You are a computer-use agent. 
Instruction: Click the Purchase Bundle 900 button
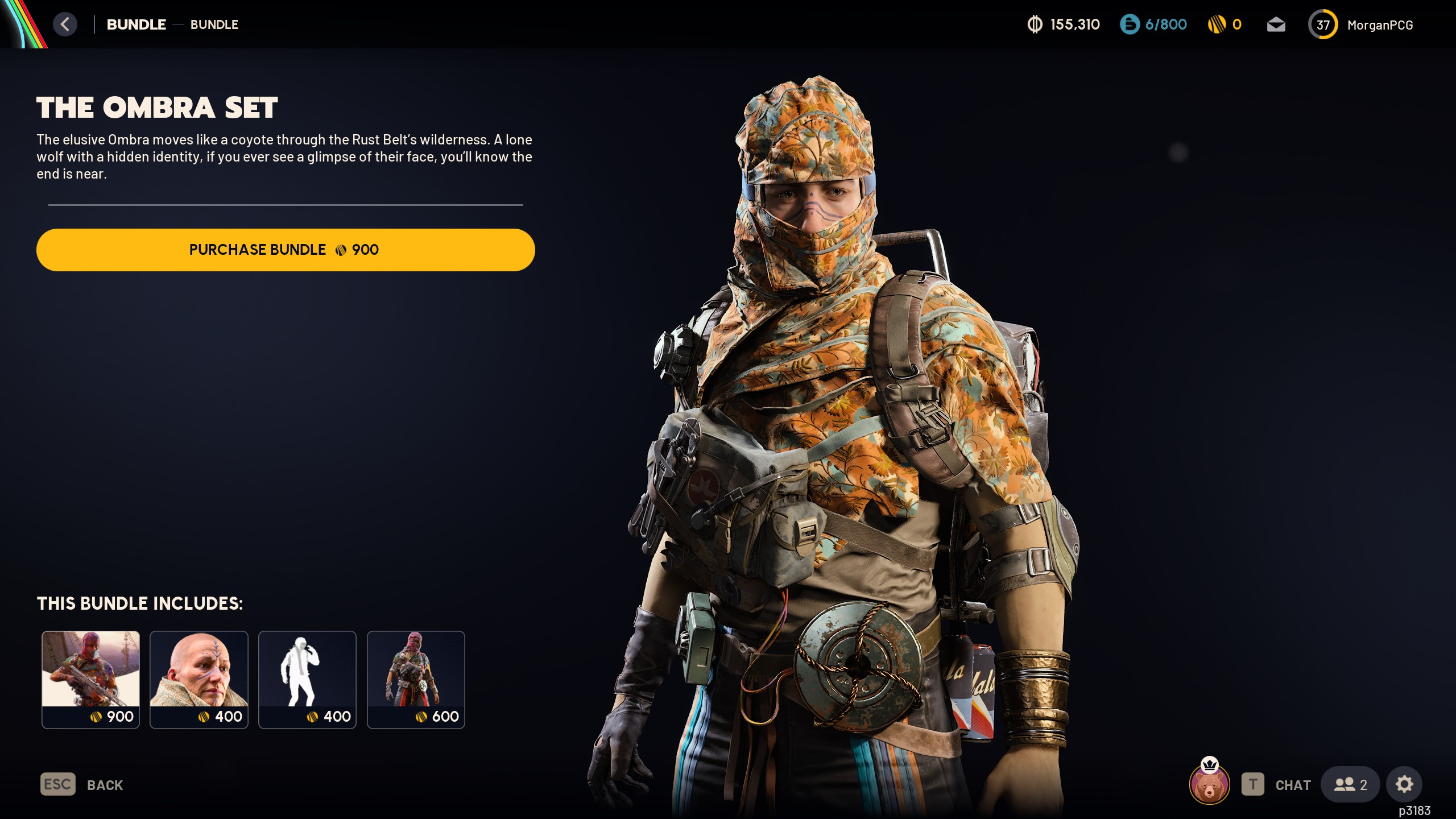click(x=286, y=249)
